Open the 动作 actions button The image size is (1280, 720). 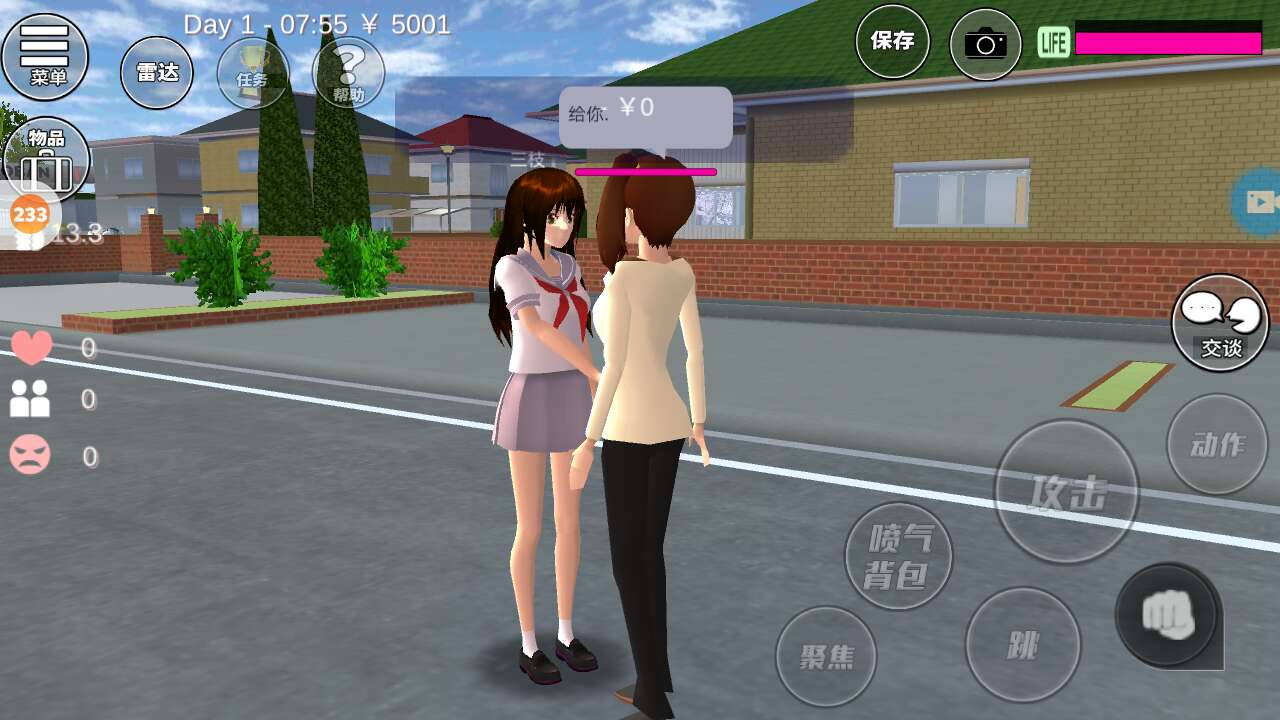pos(1217,444)
